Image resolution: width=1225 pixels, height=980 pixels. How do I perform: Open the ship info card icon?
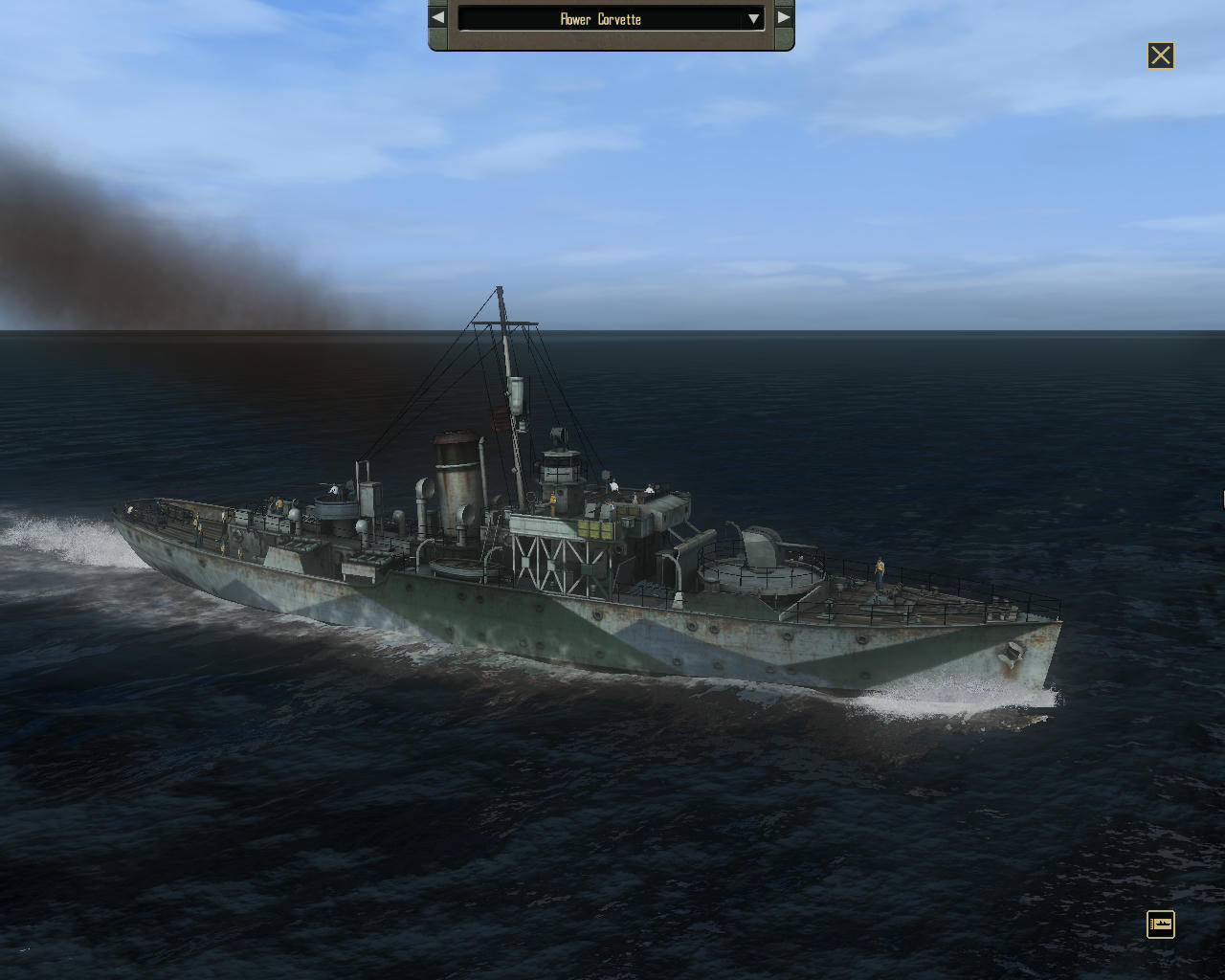[x=1160, y=924]
